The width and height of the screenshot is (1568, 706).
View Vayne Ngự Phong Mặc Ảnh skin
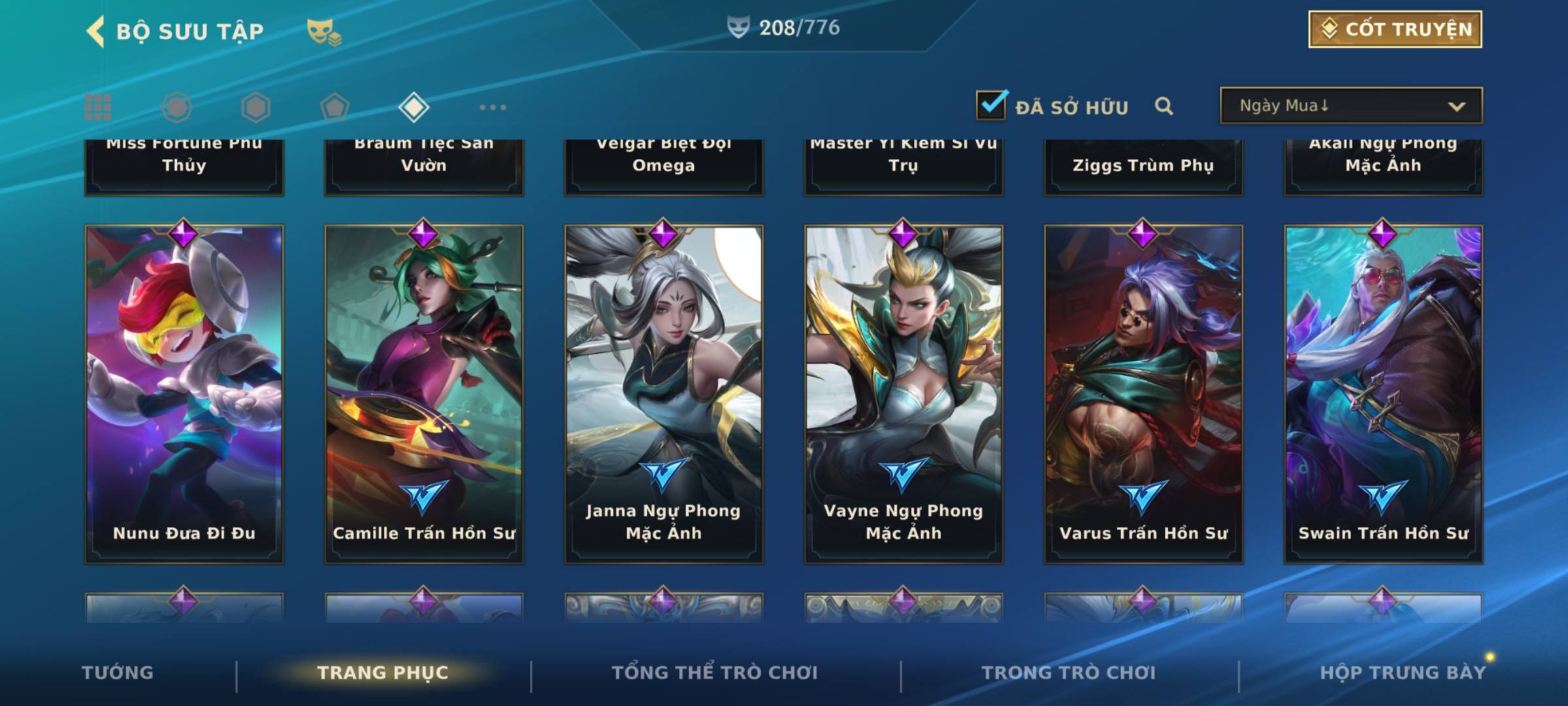904,394
